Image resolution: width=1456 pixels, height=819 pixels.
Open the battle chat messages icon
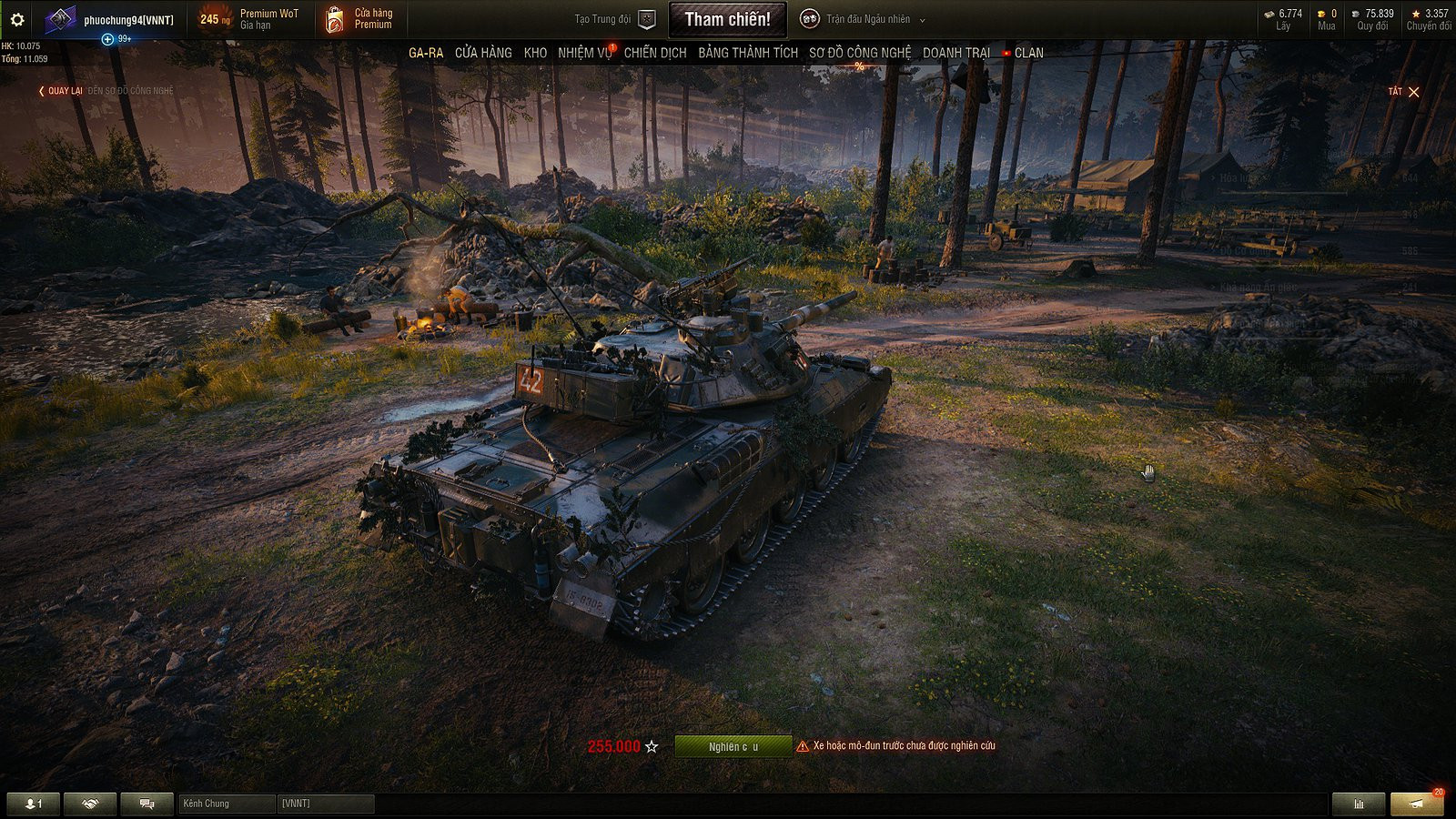pos(146,804)
